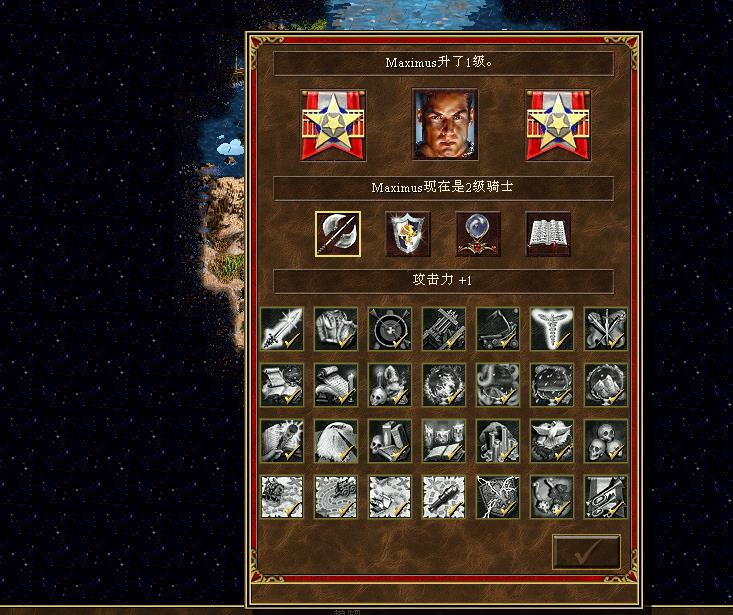Choose the Scouting spyglass skill icon
This screenshot has width=733, height=615.
444,496
